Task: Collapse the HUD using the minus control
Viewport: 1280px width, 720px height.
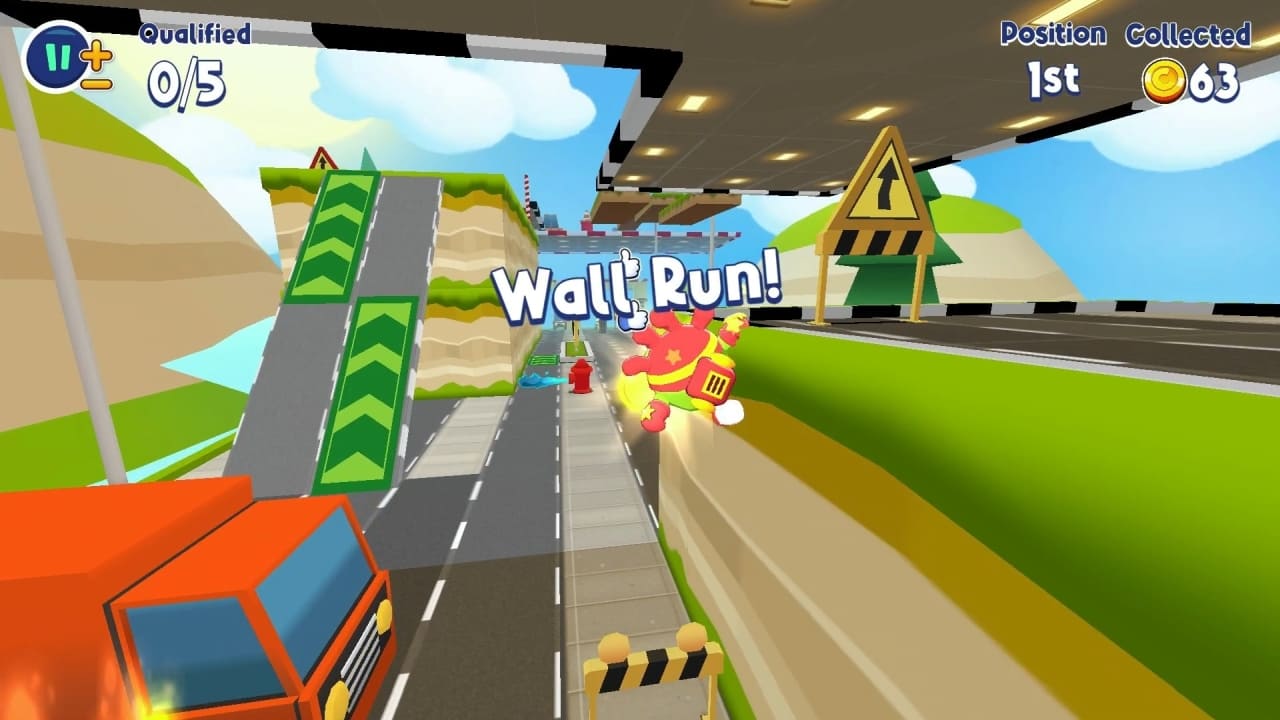Action: click(x=96, y=83)
